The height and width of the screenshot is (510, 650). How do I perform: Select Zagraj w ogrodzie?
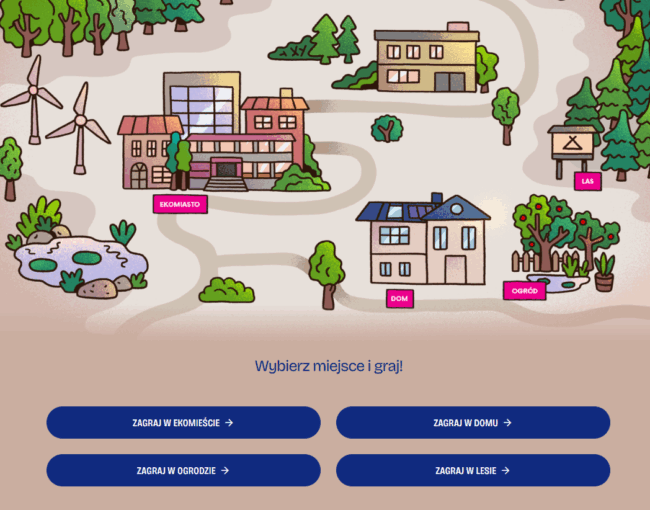click(x=183, y=470)
